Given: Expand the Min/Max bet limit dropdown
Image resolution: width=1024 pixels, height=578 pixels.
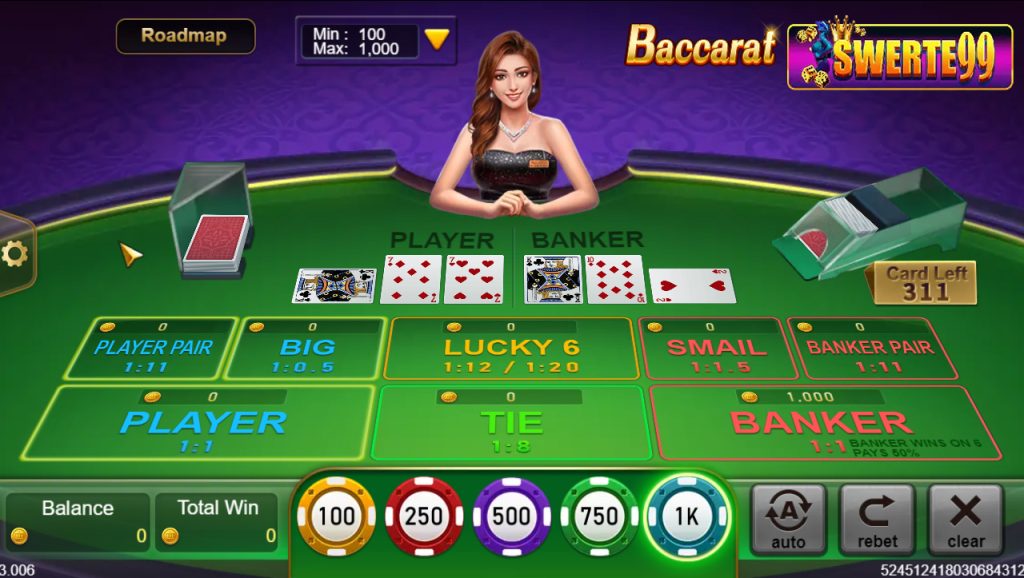Looking at the screenshot, I should pyautogui.click(x=436, y=40).
